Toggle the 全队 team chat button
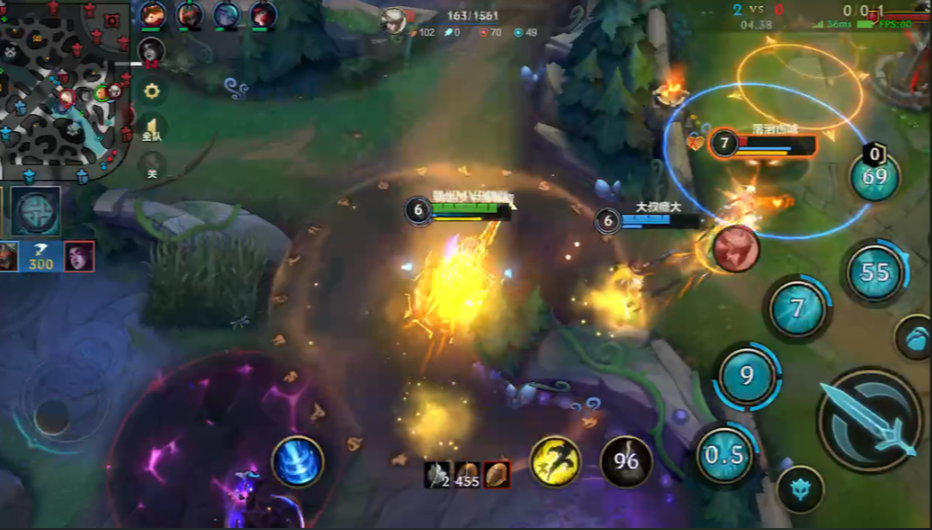This screenshot has width=932, height=530. [152, 130]
